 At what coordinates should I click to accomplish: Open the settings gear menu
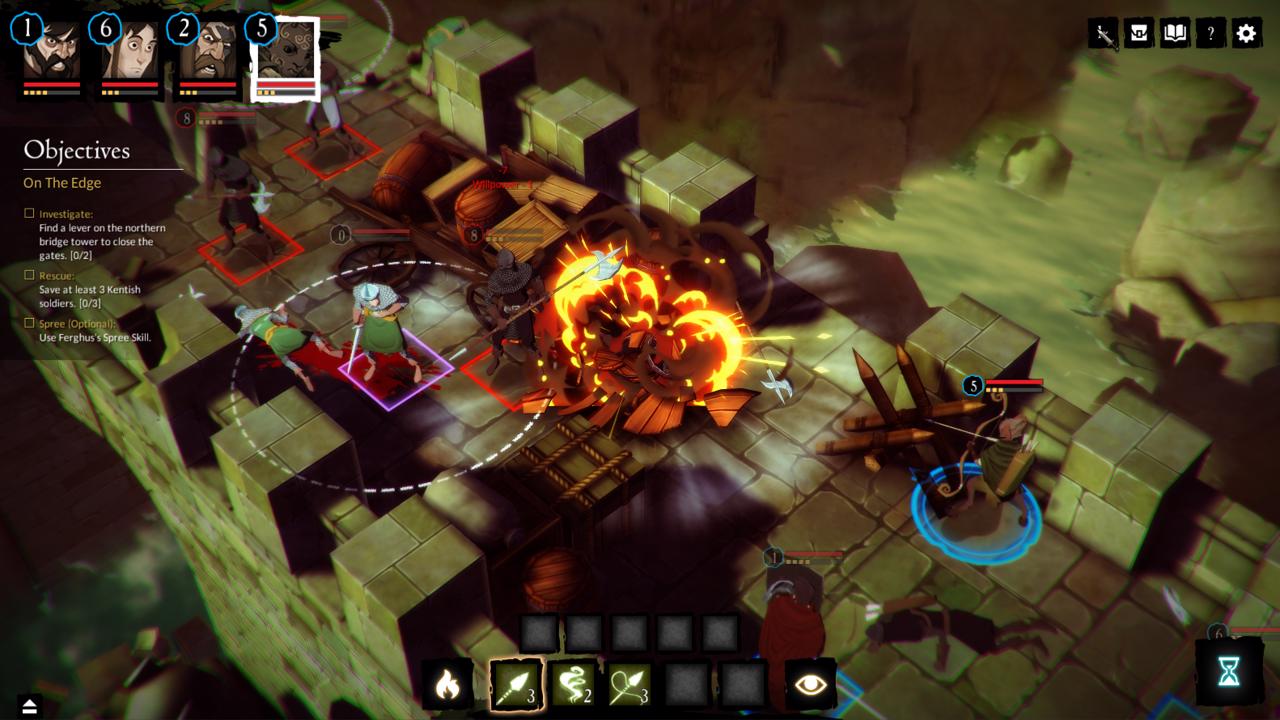pos(1246,34)
